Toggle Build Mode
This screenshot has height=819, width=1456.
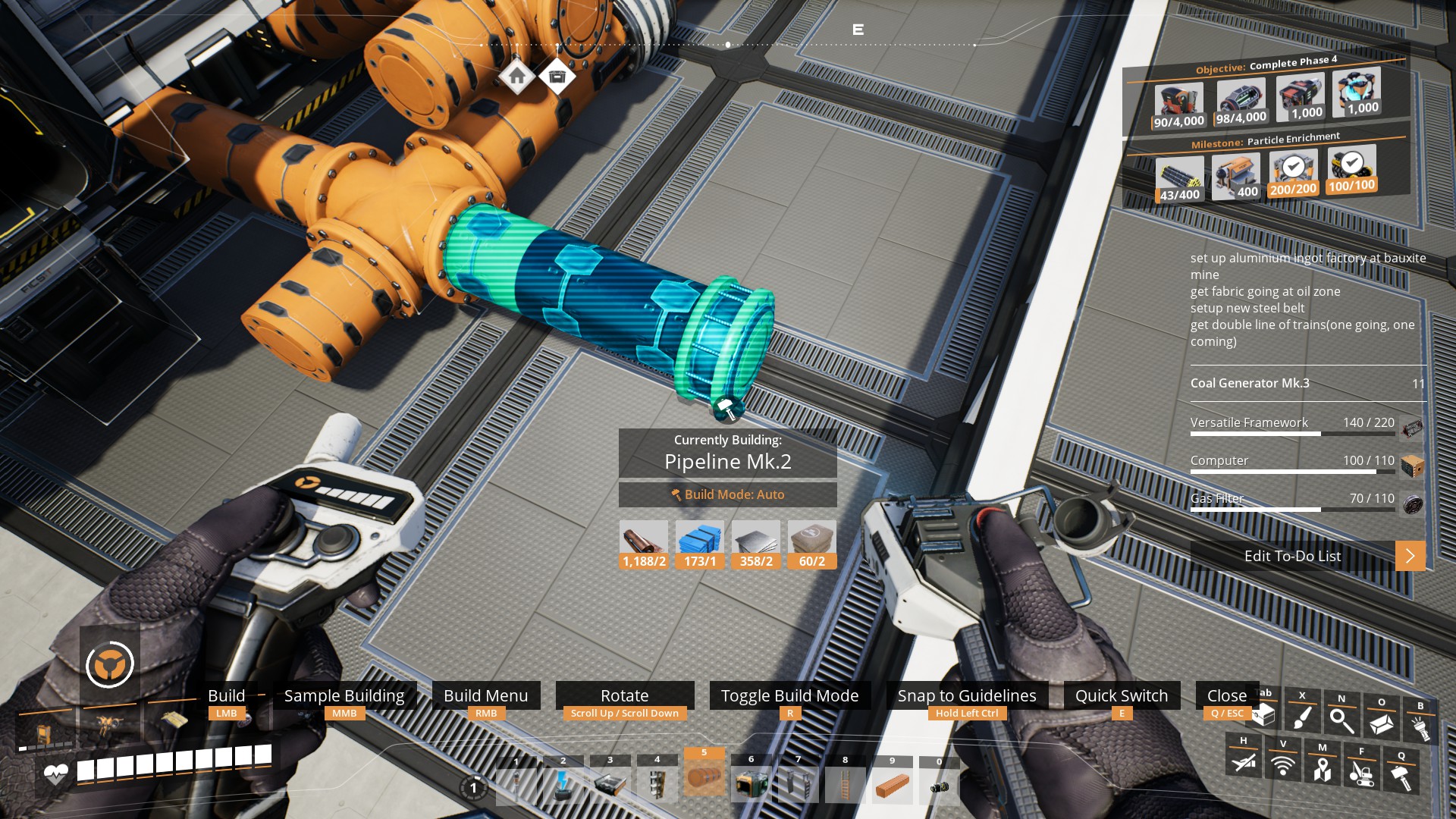tap(790, 695)
